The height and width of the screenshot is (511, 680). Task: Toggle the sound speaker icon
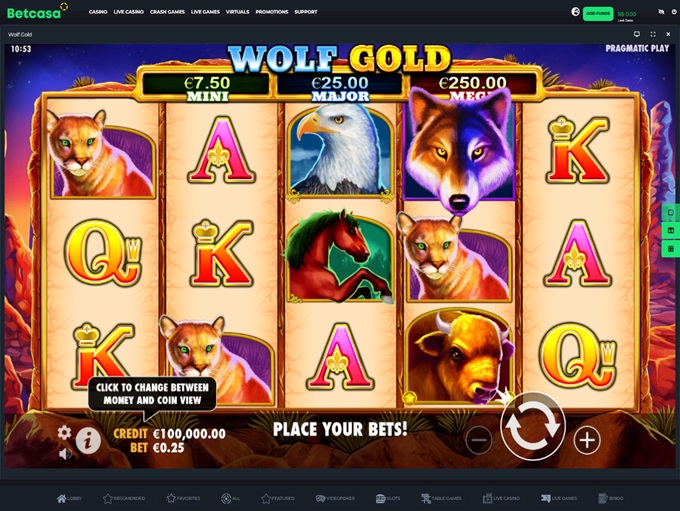click(x=64, y=454)
